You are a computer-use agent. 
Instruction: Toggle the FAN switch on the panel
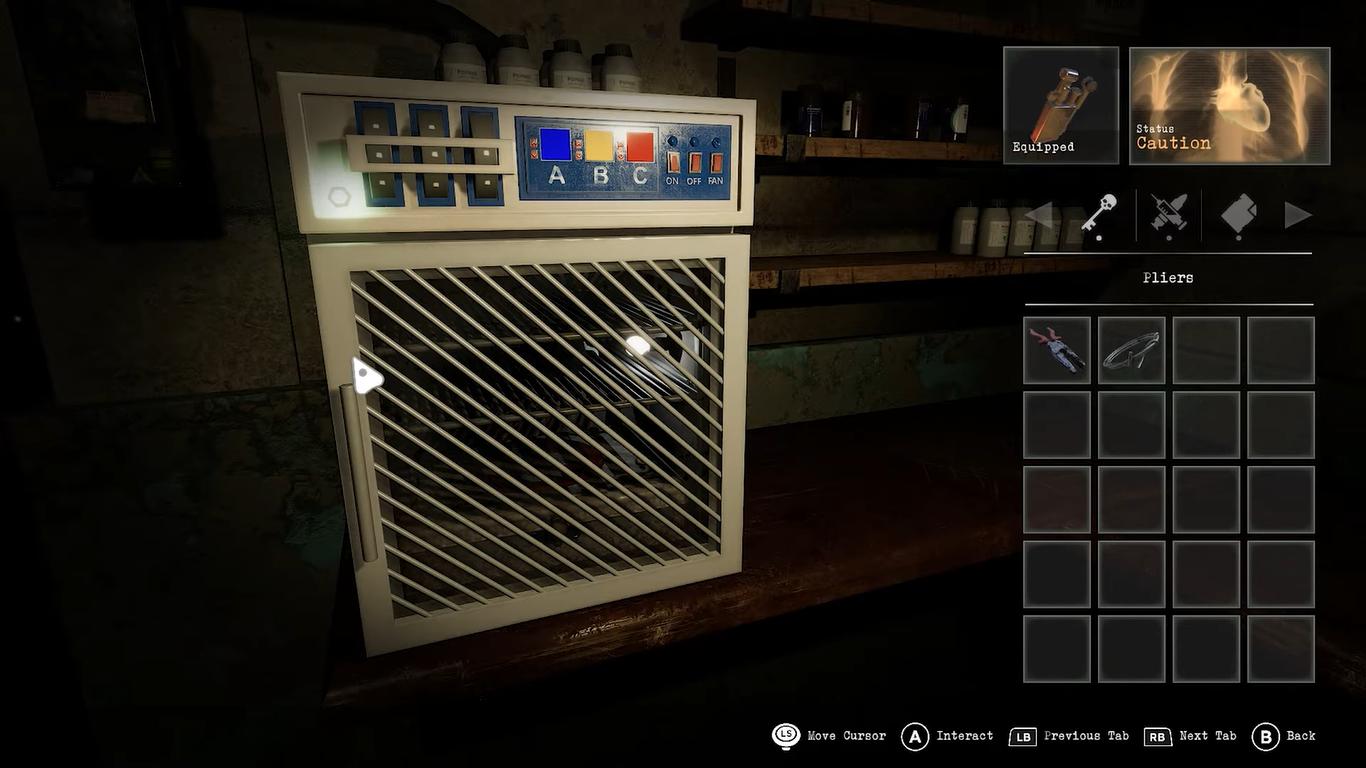tap(716, 162)
